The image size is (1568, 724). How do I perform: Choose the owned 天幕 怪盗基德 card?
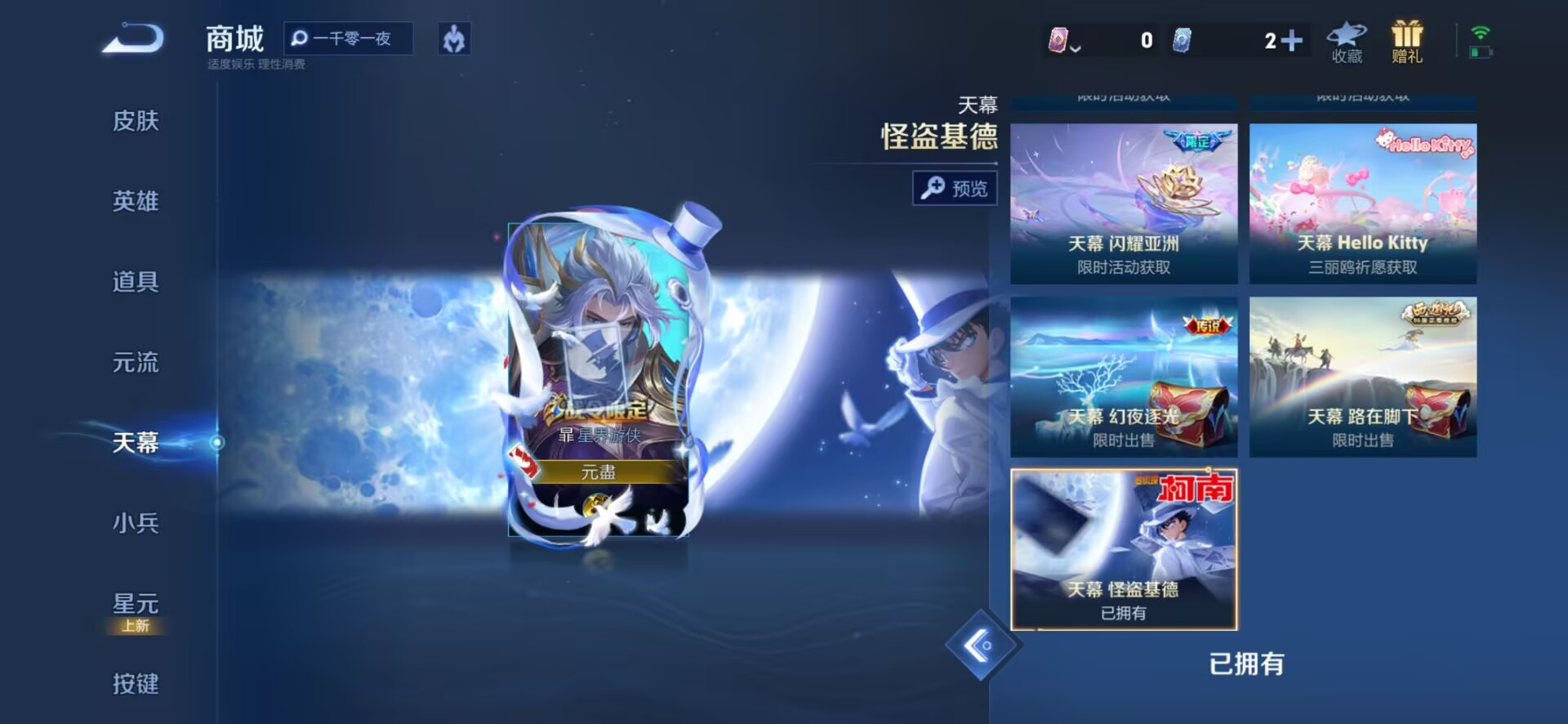1124,549
